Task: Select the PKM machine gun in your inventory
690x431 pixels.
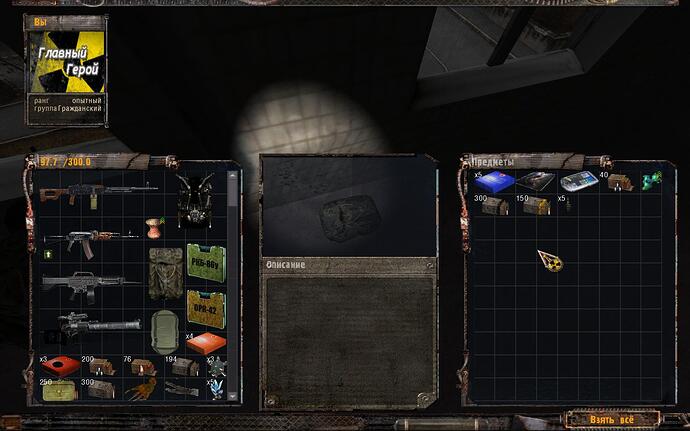Action: [98, 190]
